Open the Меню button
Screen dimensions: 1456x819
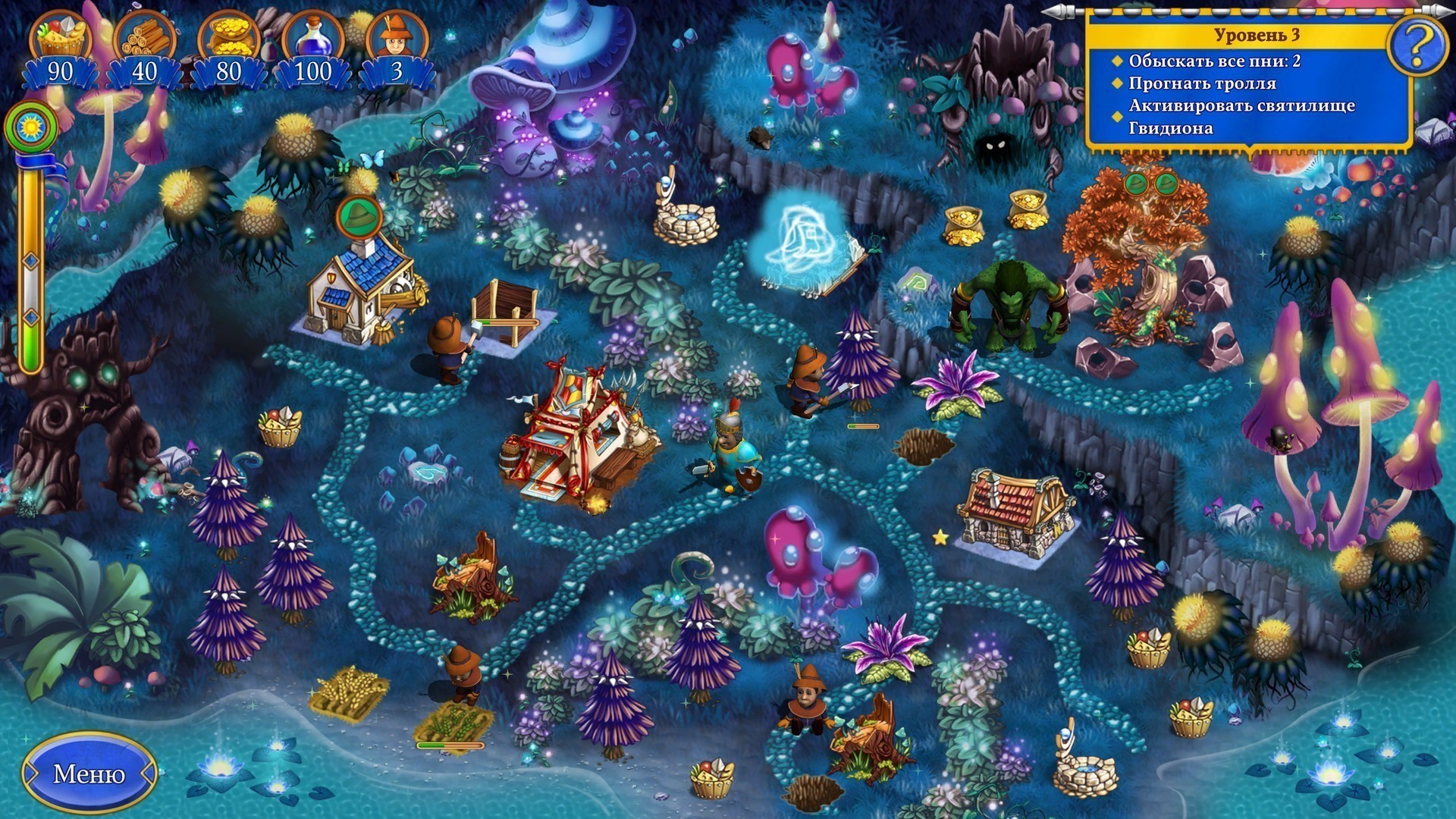click(89, 773)
